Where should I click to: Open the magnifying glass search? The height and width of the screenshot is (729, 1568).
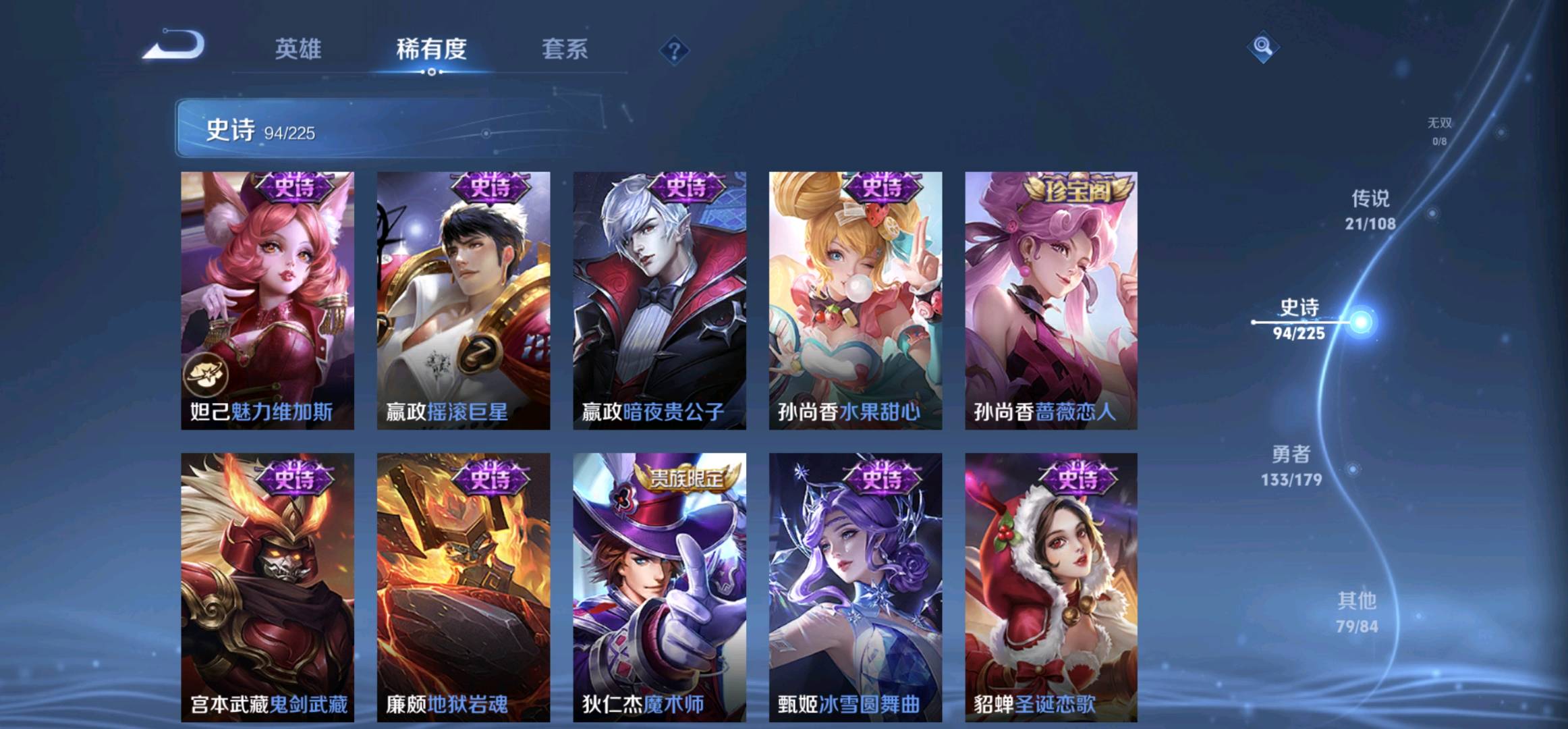point(1262,47)
